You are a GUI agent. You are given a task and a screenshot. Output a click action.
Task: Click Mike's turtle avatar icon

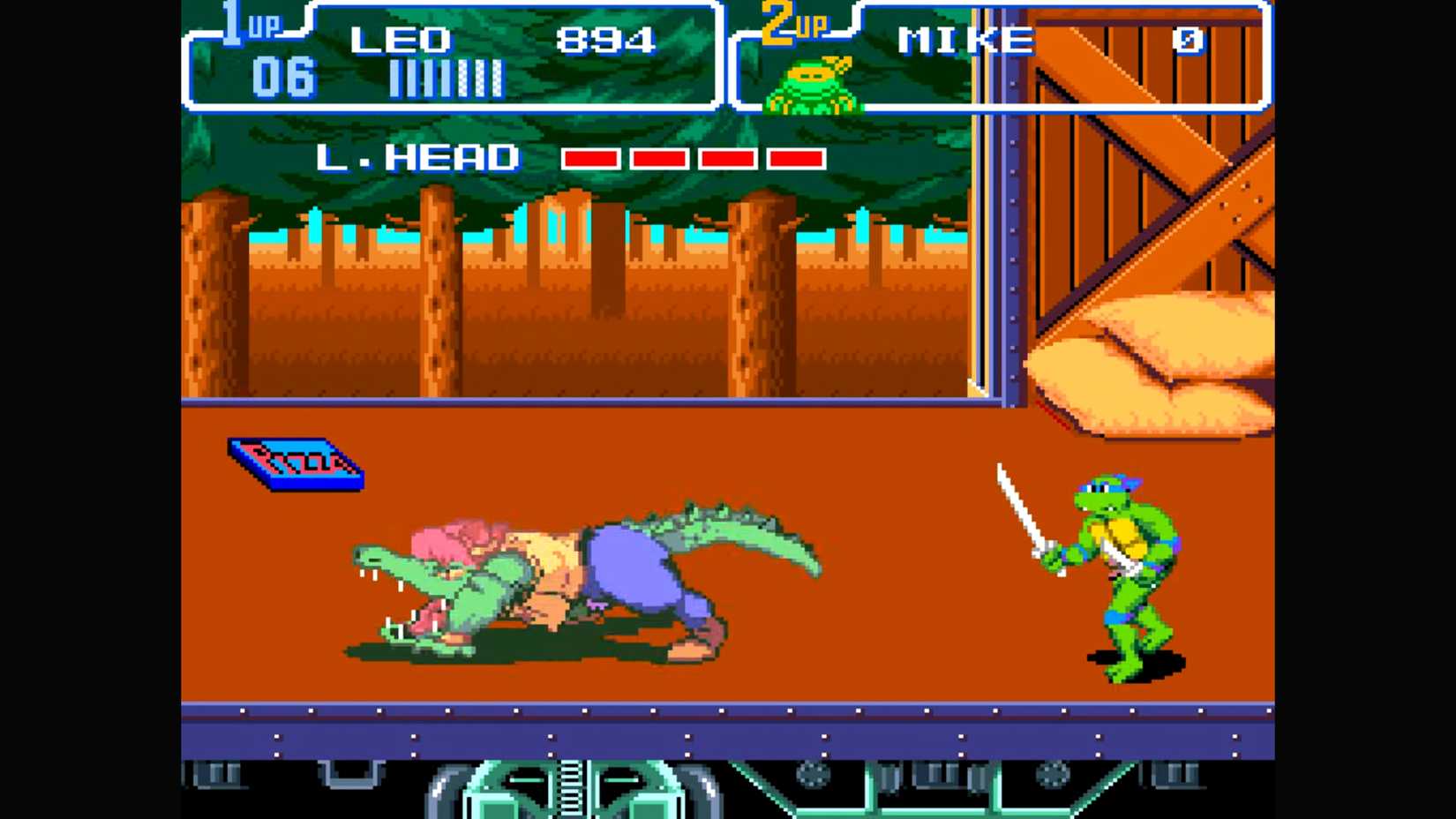pos(810,84)
